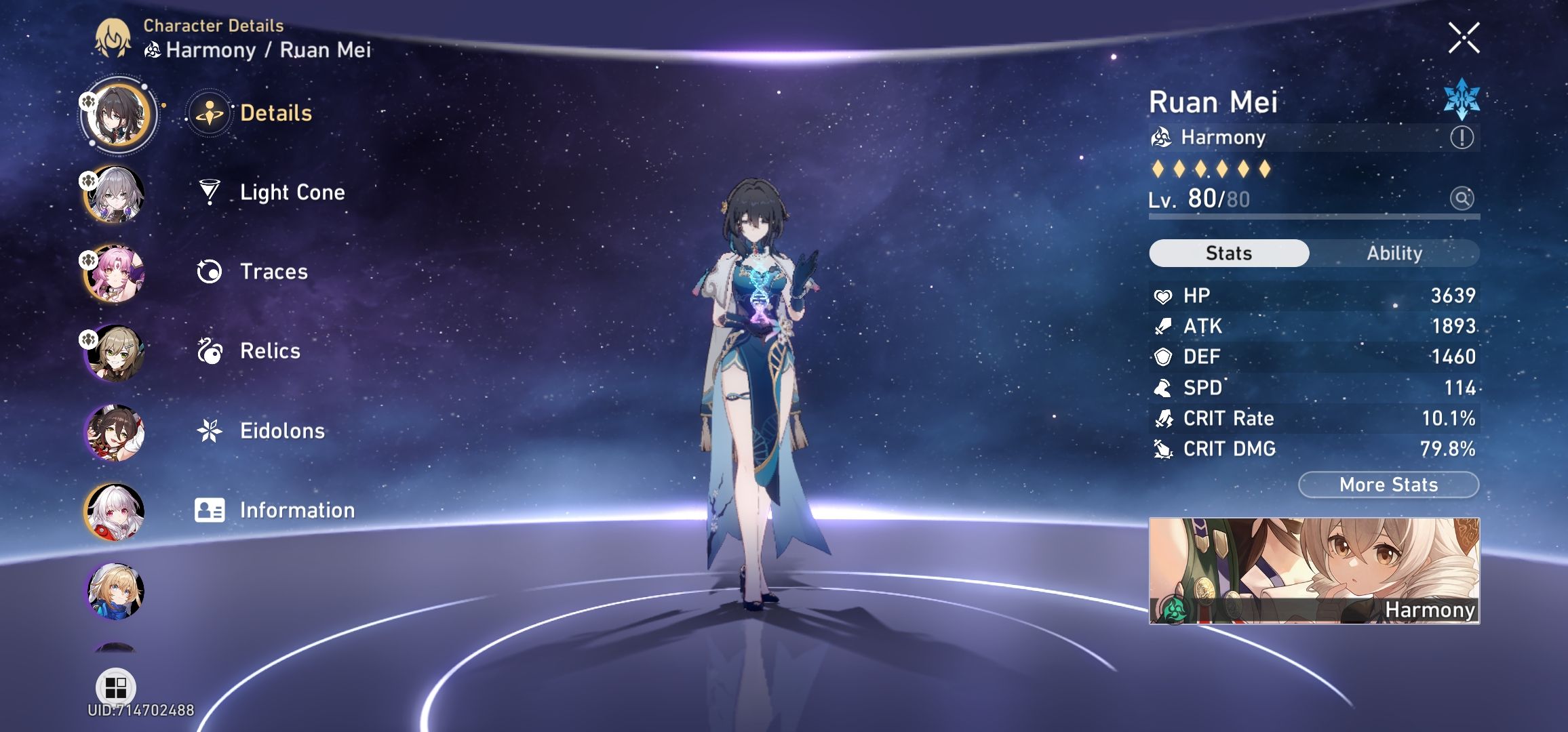This screenshot has width=1568, height=732.
Task: Select the pink-haired character portrait
Action: tap(115, 273)
